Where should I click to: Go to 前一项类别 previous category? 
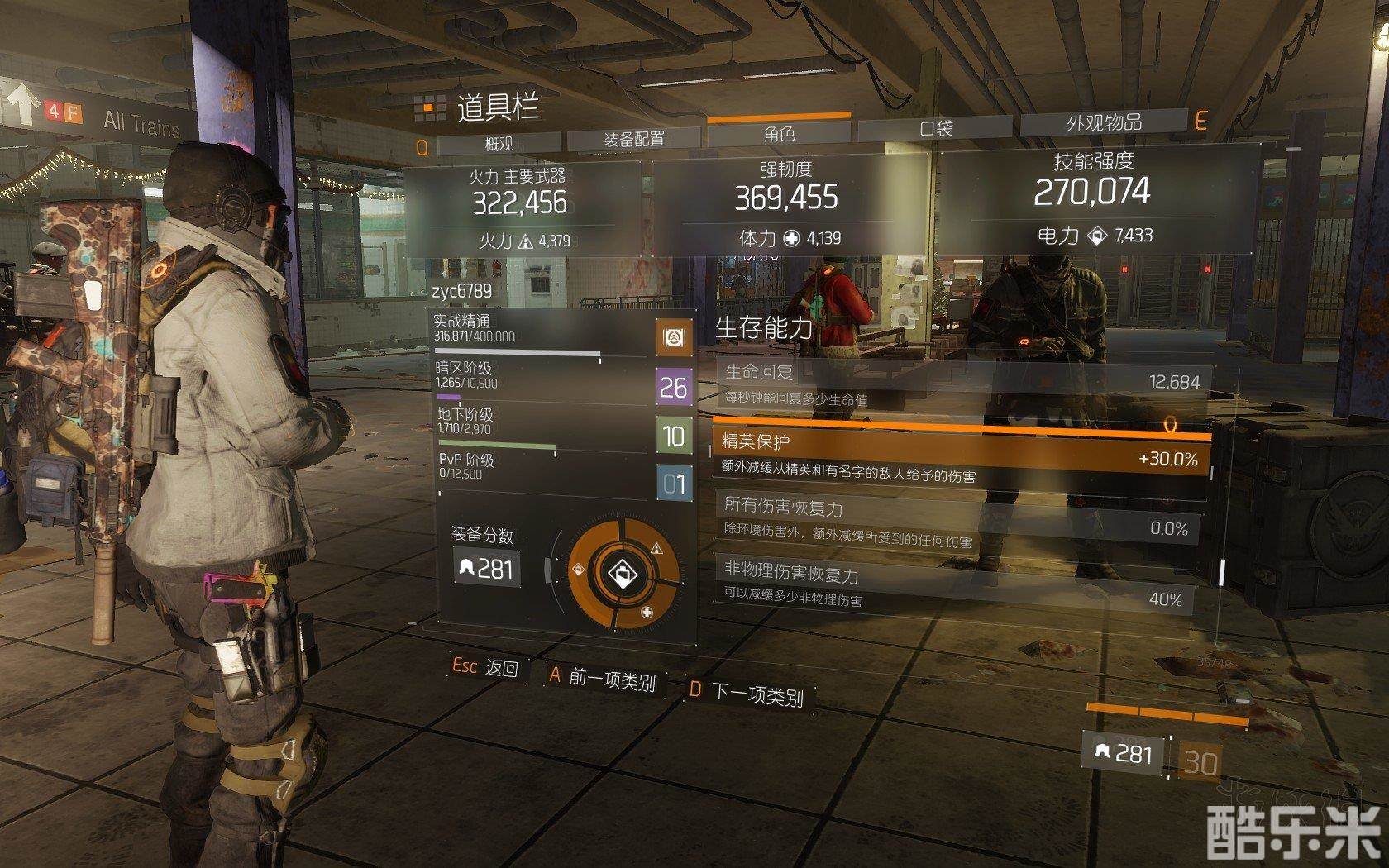[x=603, y=679]
